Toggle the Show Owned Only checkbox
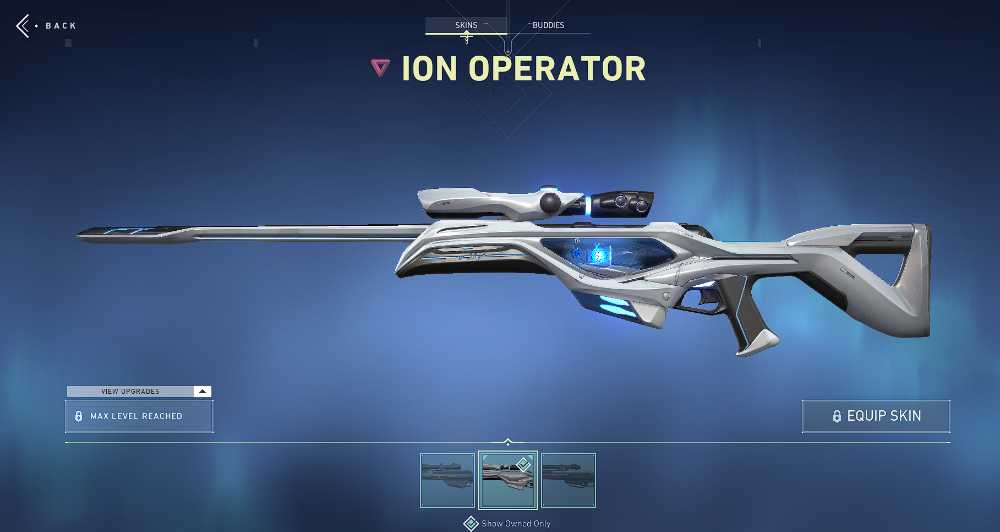 click(x=471, y=523)
